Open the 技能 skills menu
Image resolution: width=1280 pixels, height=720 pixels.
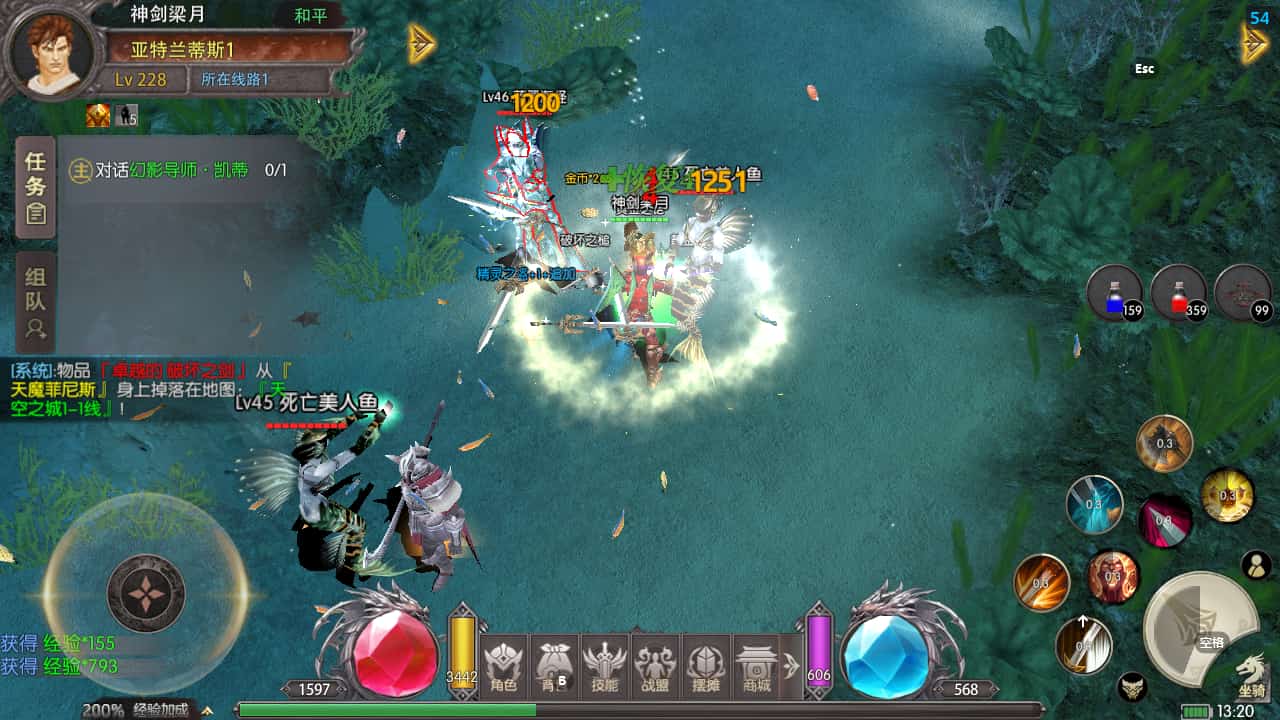point(606,668)
